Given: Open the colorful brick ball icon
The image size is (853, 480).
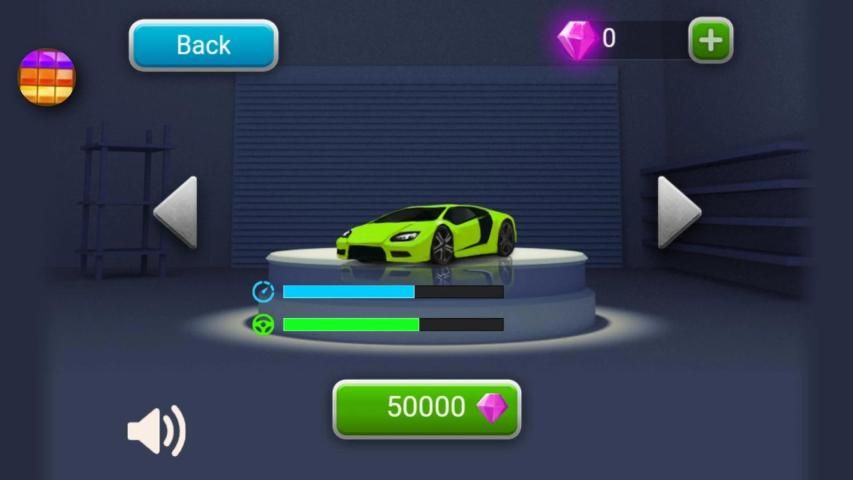Looking at the screenshot, I should [x=47, y=77].
